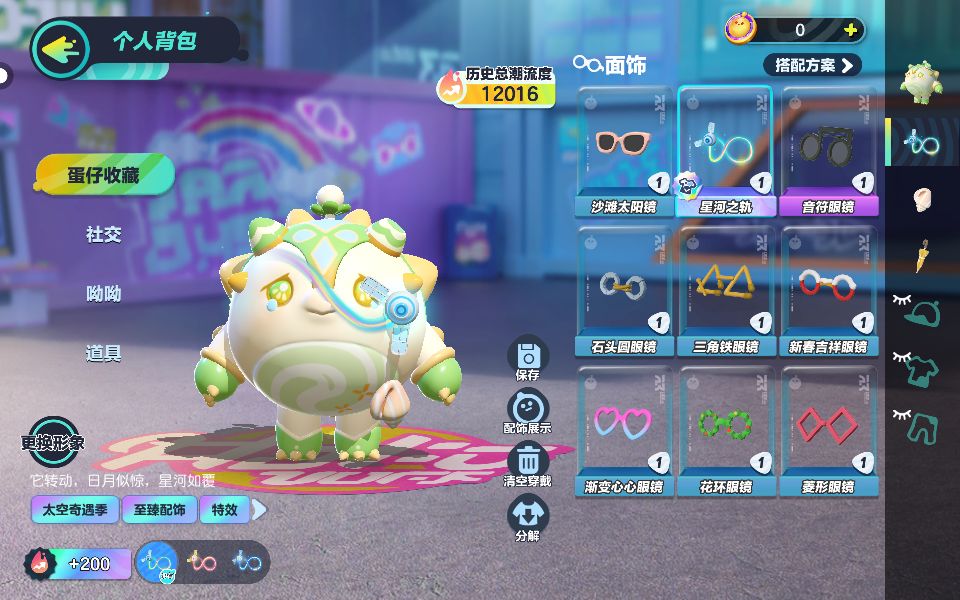Viewport: 960px width, 600px height.
Task: Switch to the hat category icon
Action: (x=921, y=314)
